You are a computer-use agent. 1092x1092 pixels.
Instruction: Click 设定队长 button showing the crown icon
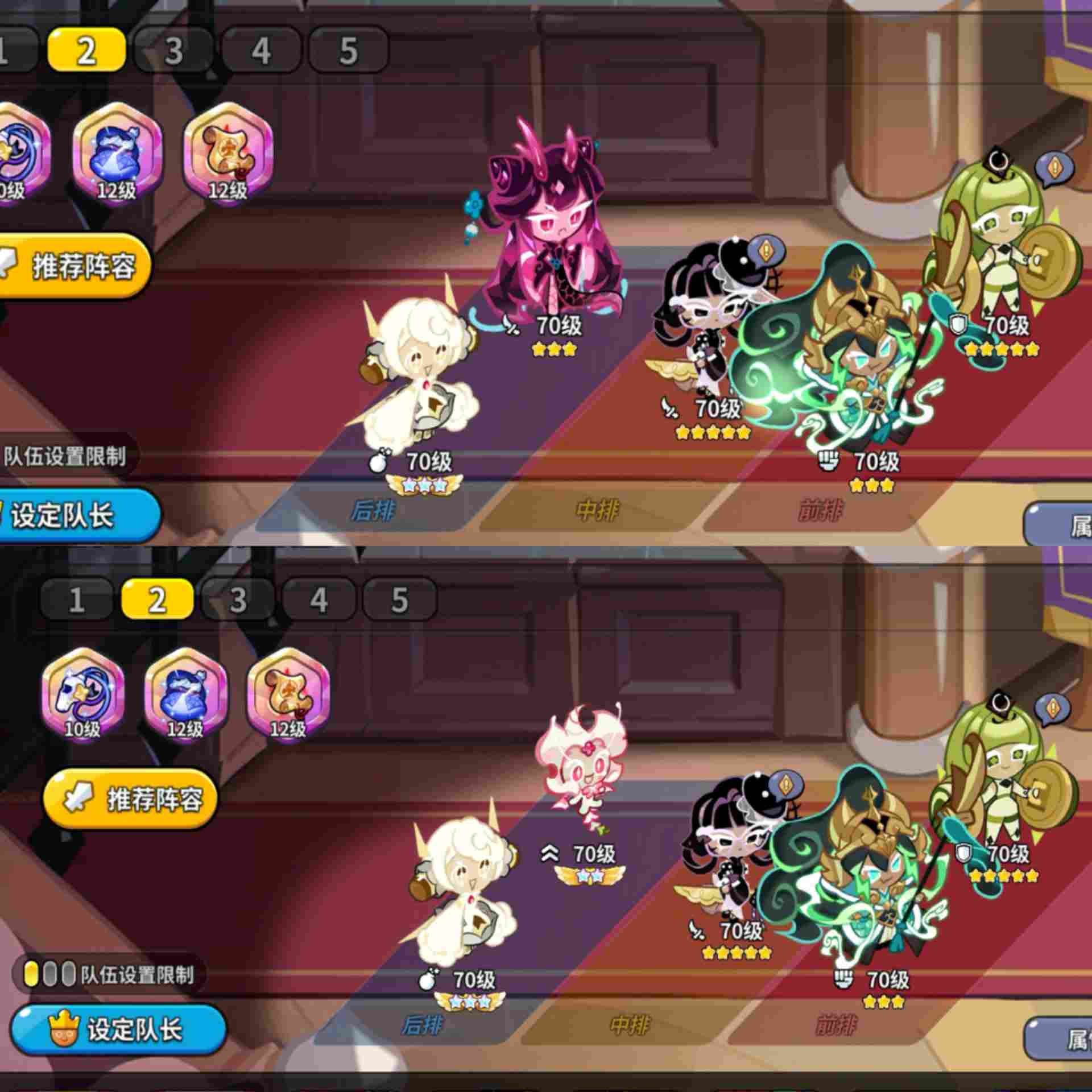click(x=118, y=1029)
